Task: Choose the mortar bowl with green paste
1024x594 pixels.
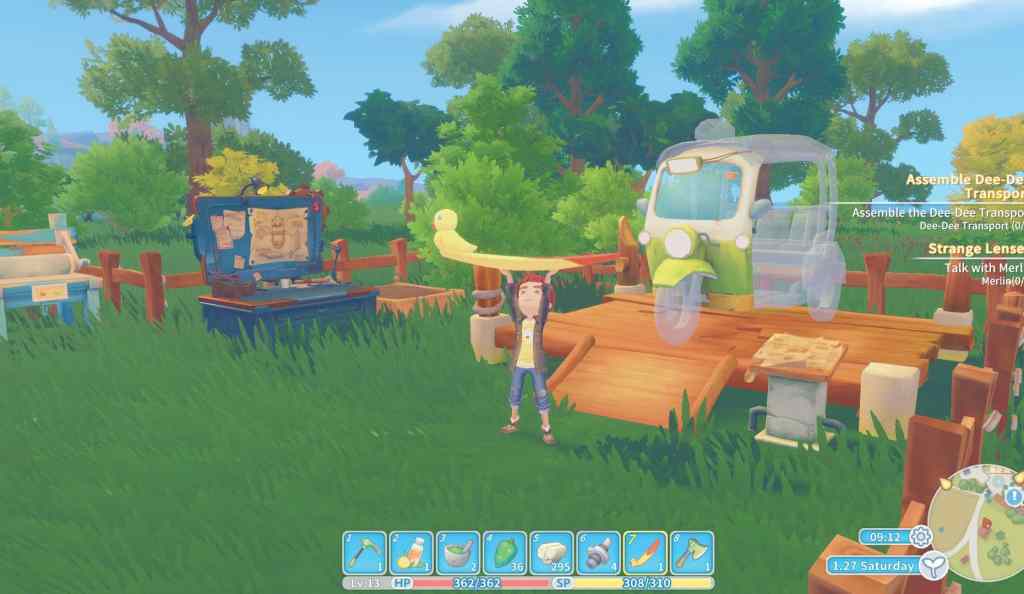Action: [458, 552]
